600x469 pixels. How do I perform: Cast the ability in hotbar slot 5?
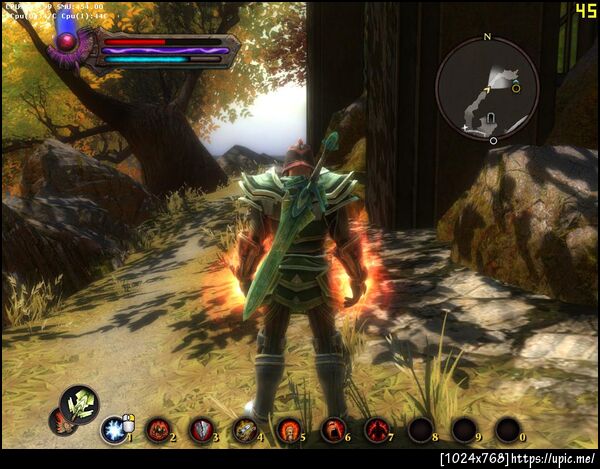pyautogui.click(x=289, y=430)
